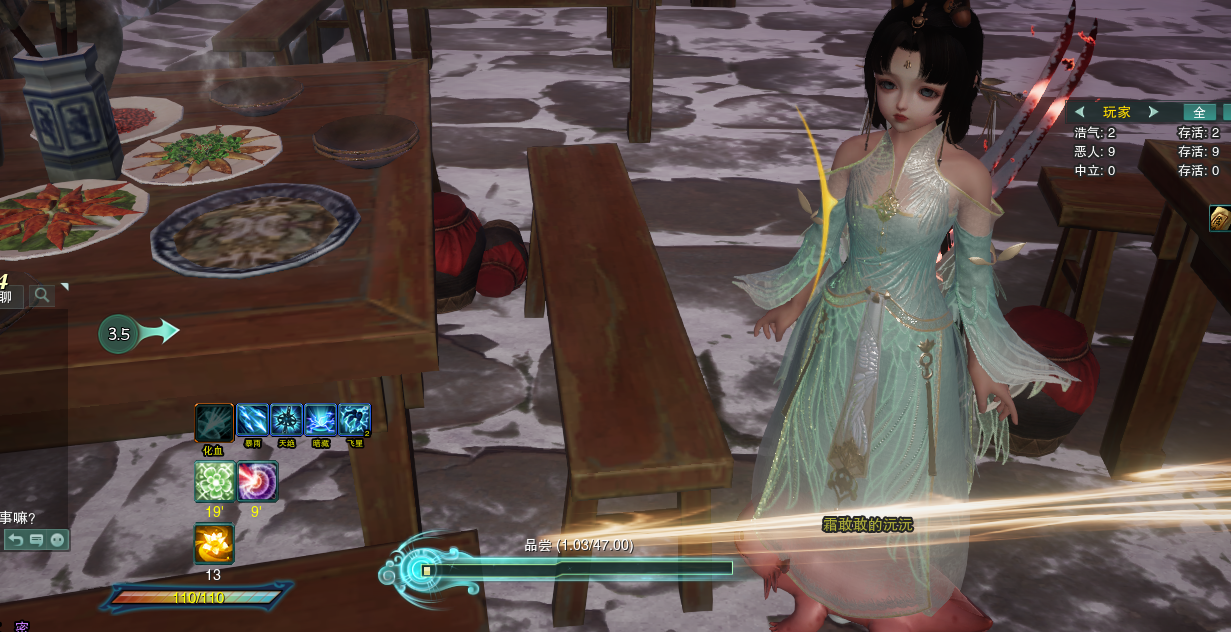Viewport: 1231px width, 632px height.
Task: Open the golden tile icon
Action: pos(1220,218)
